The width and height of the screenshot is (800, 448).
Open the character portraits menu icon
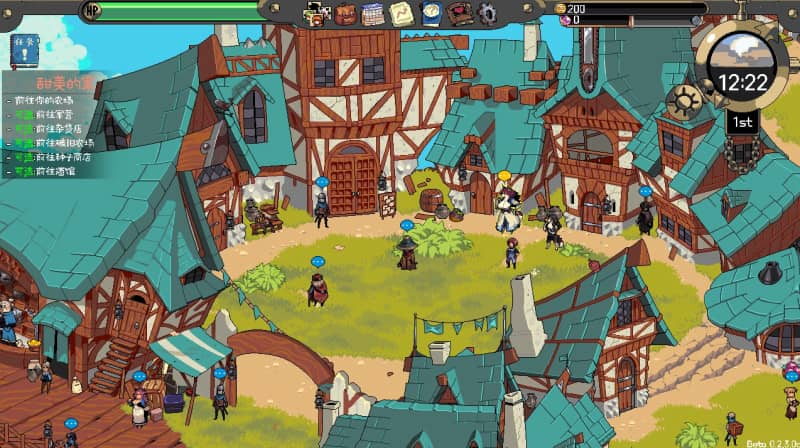(318, 13)
